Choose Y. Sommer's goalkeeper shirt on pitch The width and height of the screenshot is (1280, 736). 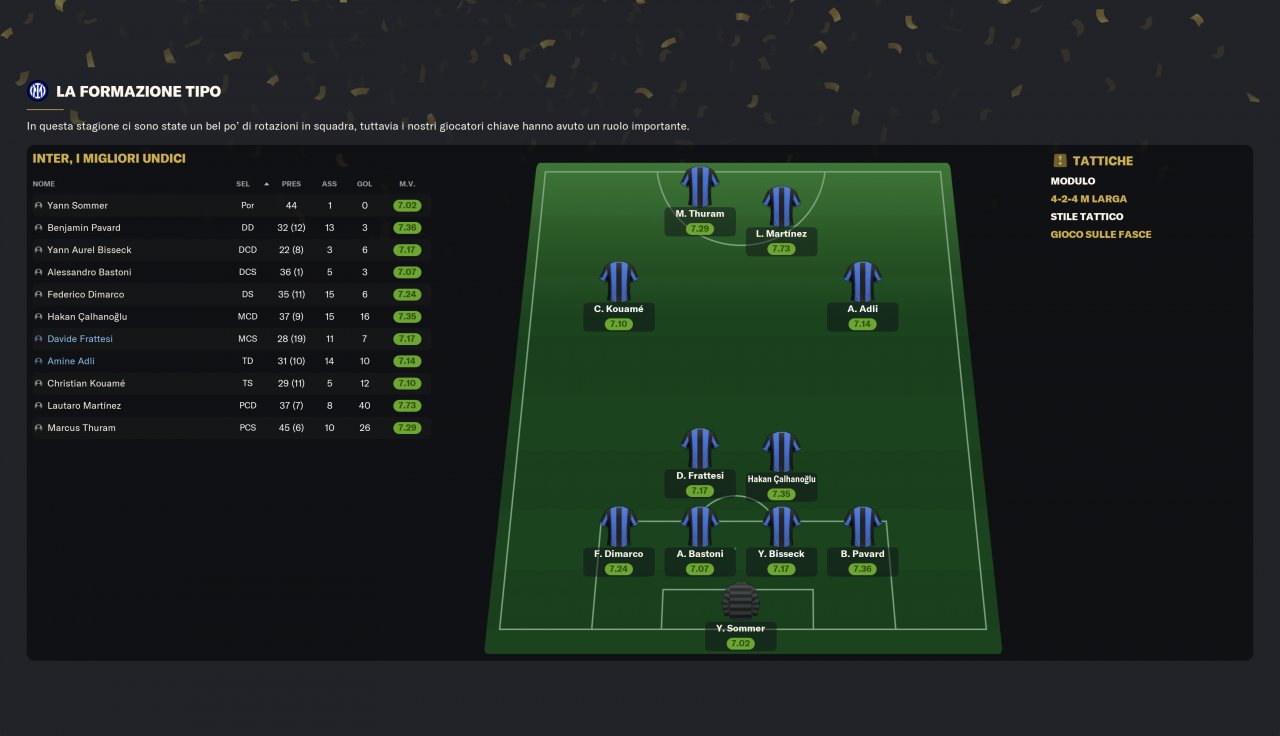pos(740,602)
